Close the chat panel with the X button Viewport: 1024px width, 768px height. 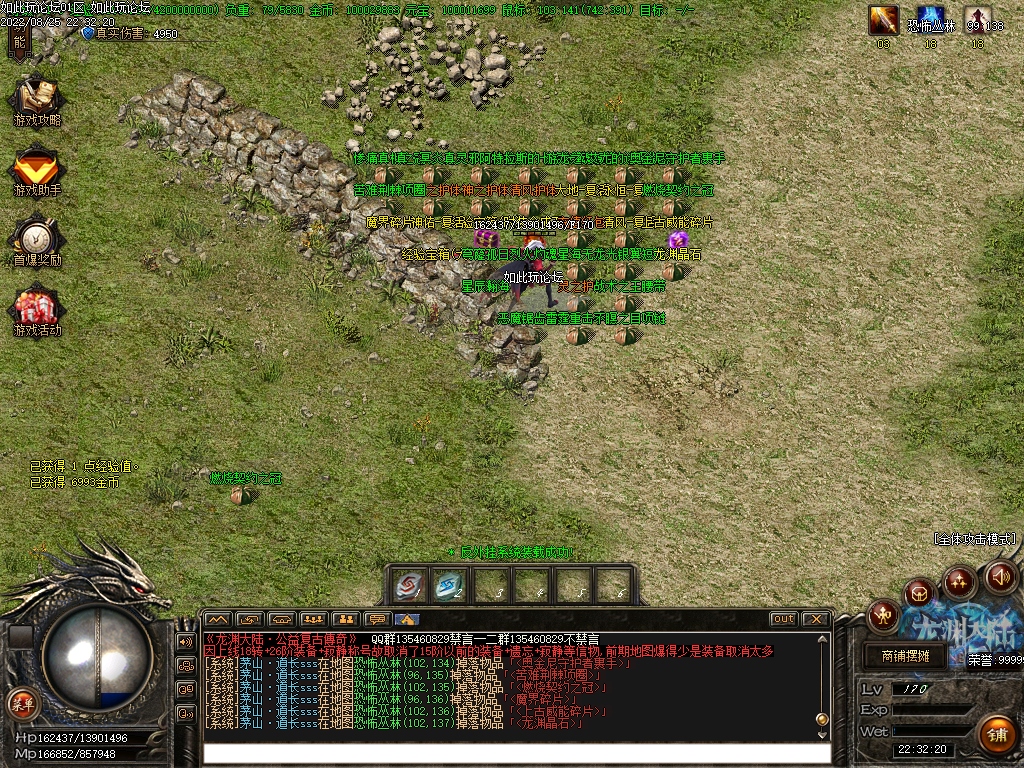(815, 619)
